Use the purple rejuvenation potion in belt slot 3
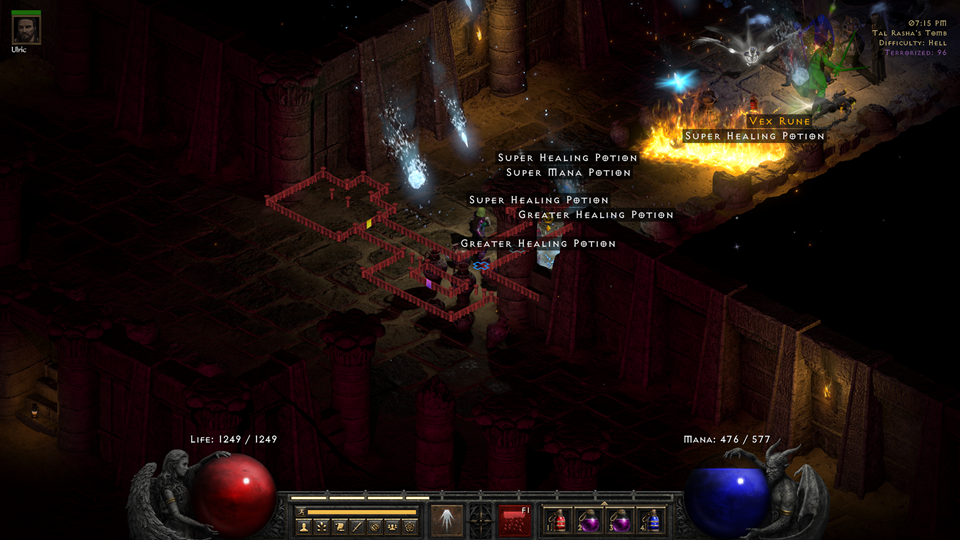 pyautogui.click(x=621, y=520)
